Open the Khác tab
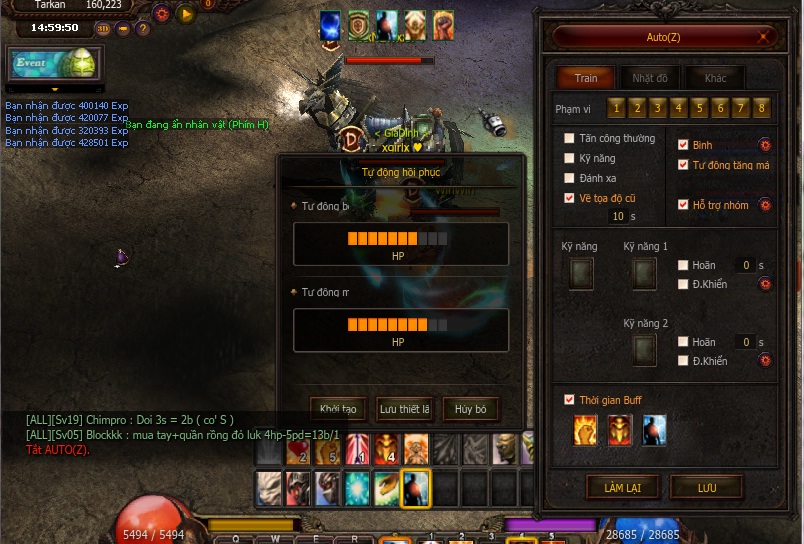 (715, 78)
